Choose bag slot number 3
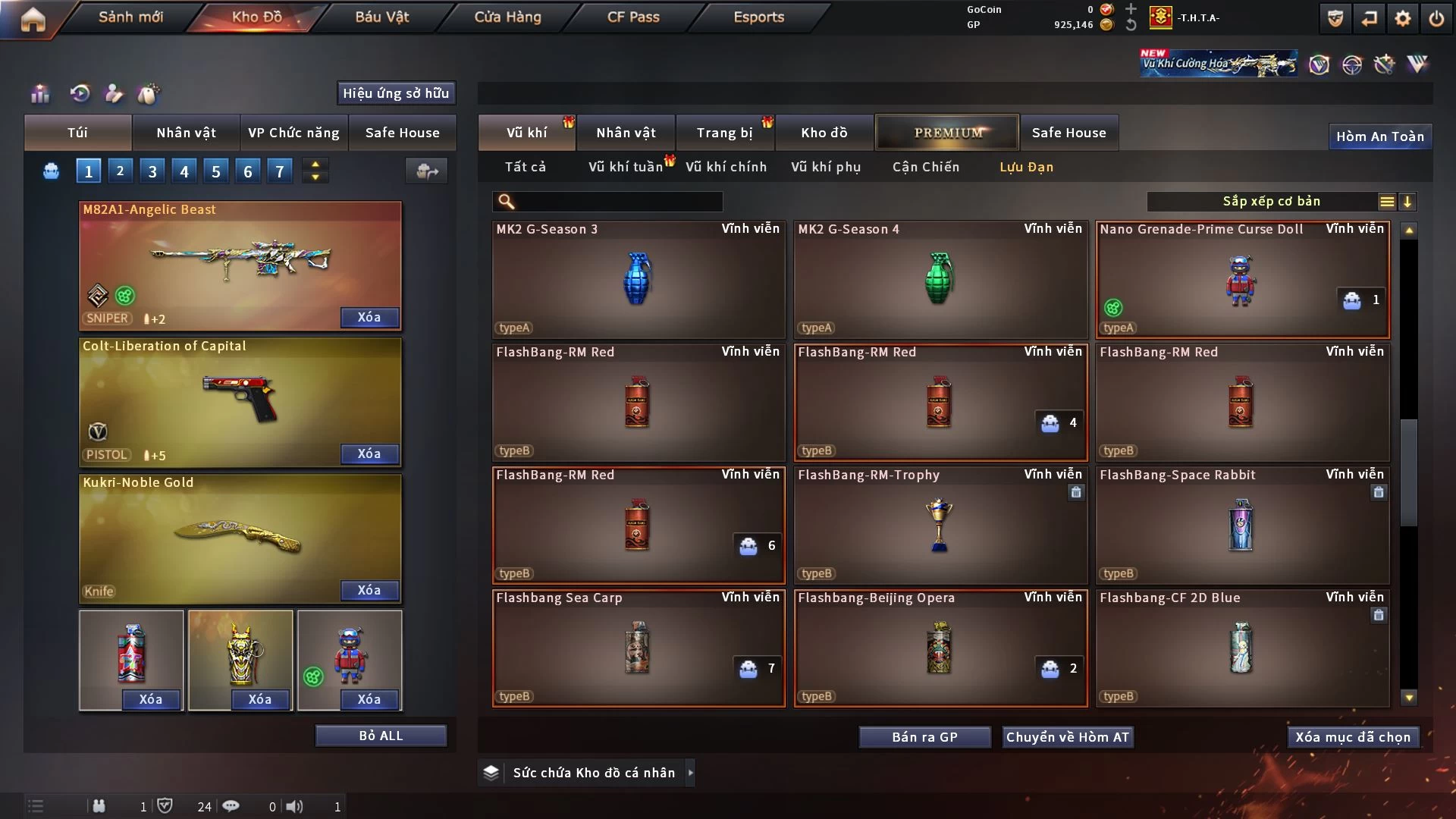The width and height of the screenshot is (1456, 819). [152, 171]
